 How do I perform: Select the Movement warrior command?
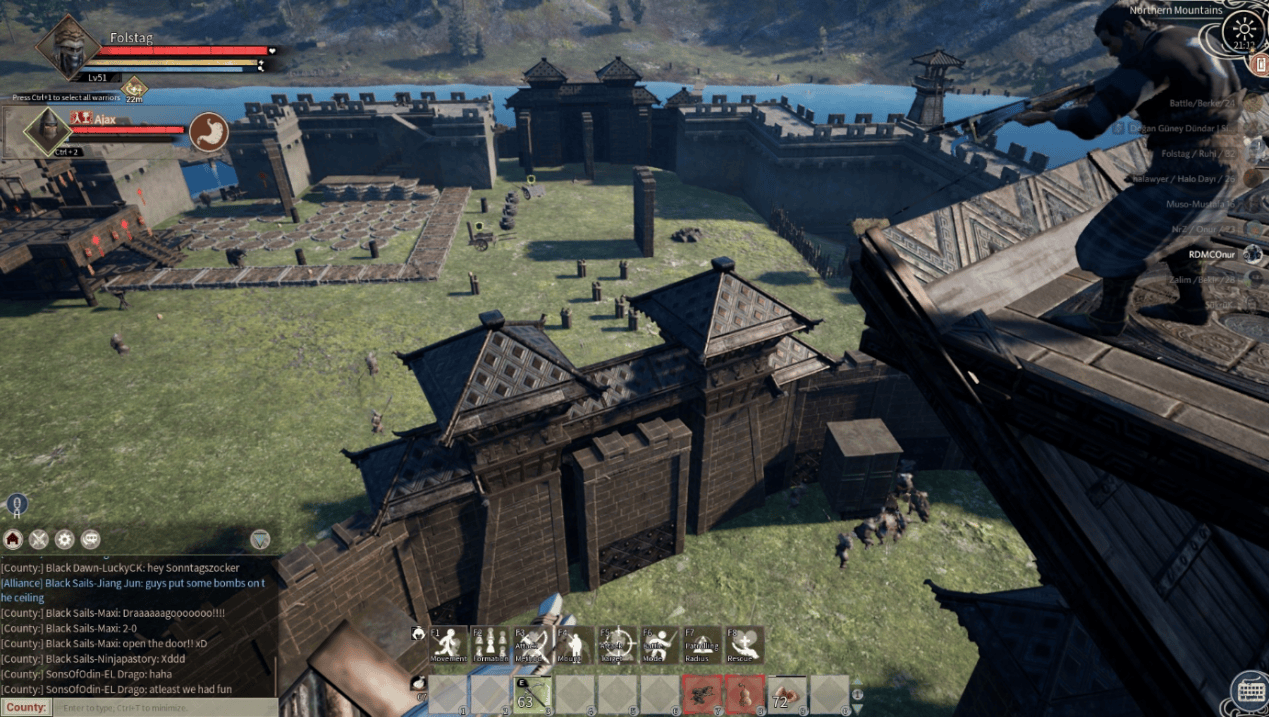[449, 644]
